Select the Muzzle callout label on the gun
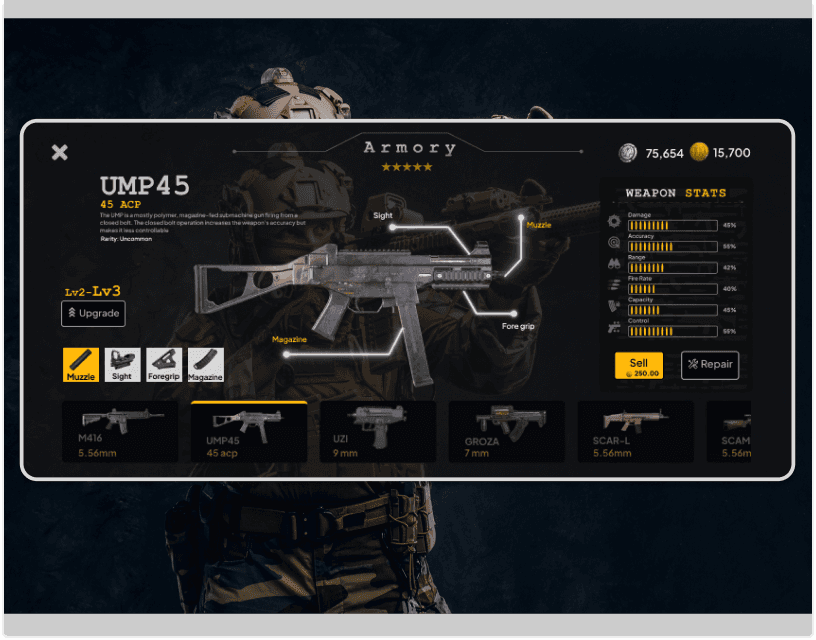The width and height of the screenshot is (816, 640). 538,225
